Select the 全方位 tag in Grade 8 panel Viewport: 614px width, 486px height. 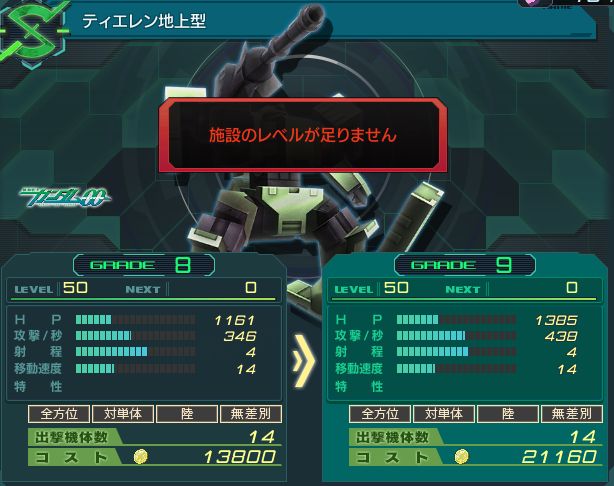[x=56, y=414]
